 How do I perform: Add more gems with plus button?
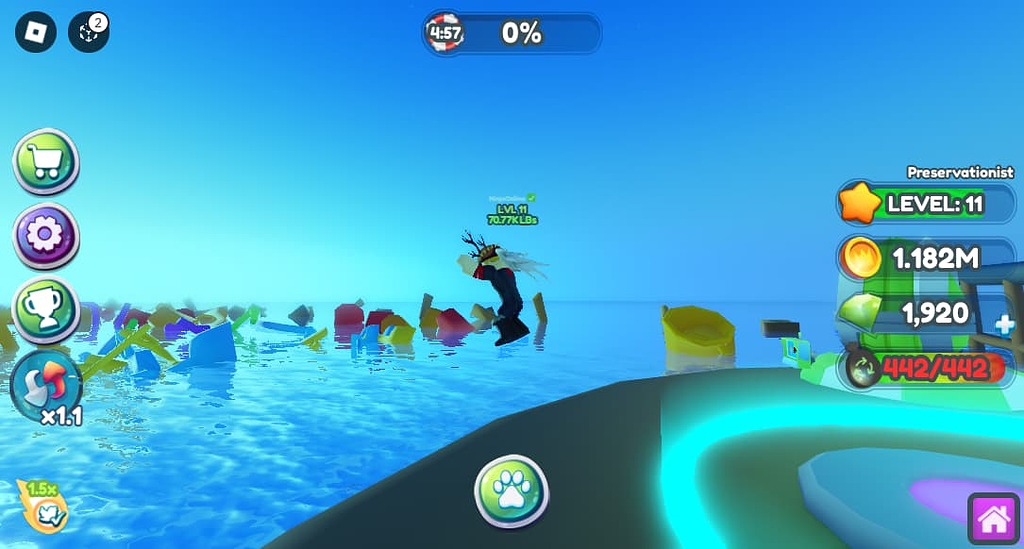coord(1005,324)
